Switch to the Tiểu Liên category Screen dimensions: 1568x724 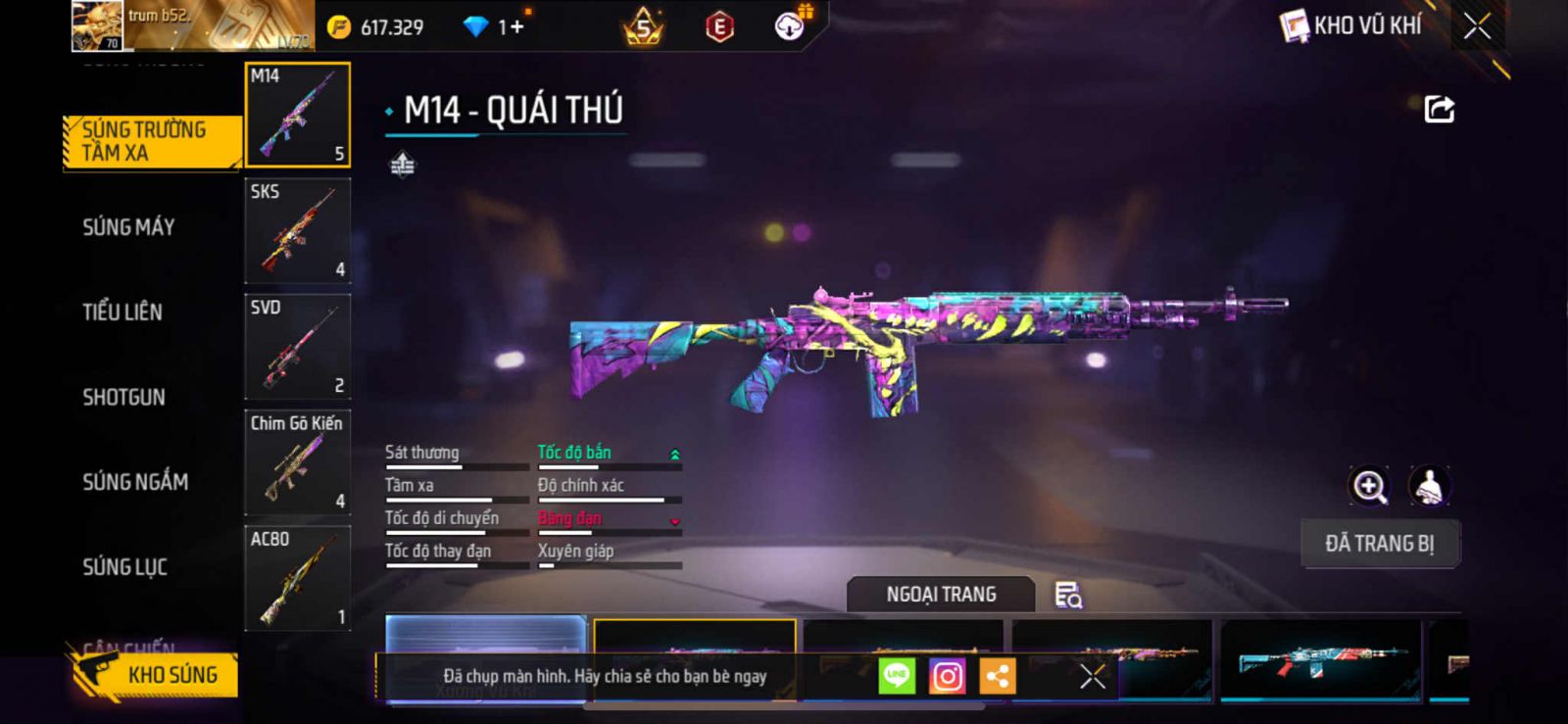click(x=122, y=313)
